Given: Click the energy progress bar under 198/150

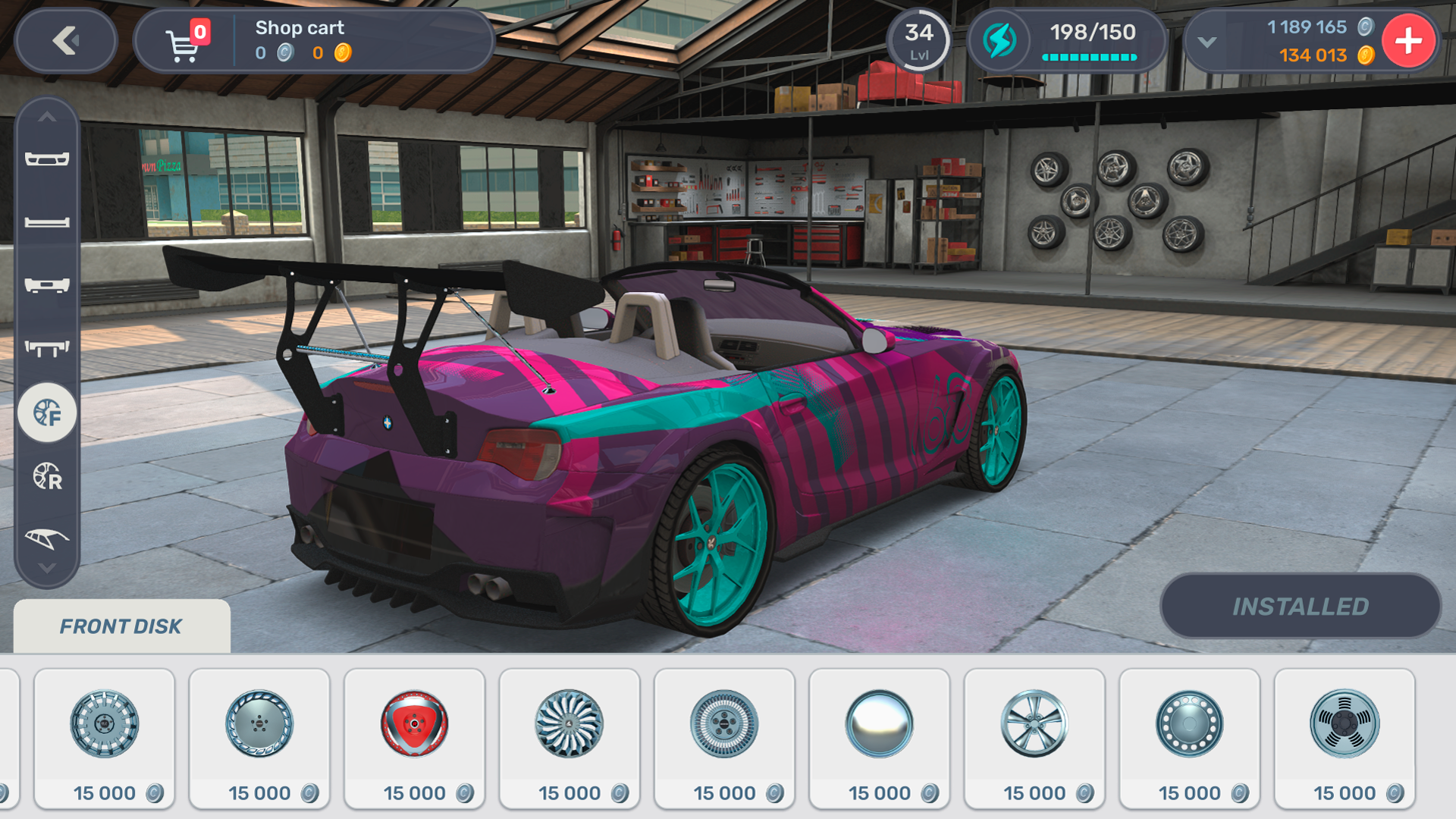Looking at the screenshot, I should click(x=1090, y=56).
